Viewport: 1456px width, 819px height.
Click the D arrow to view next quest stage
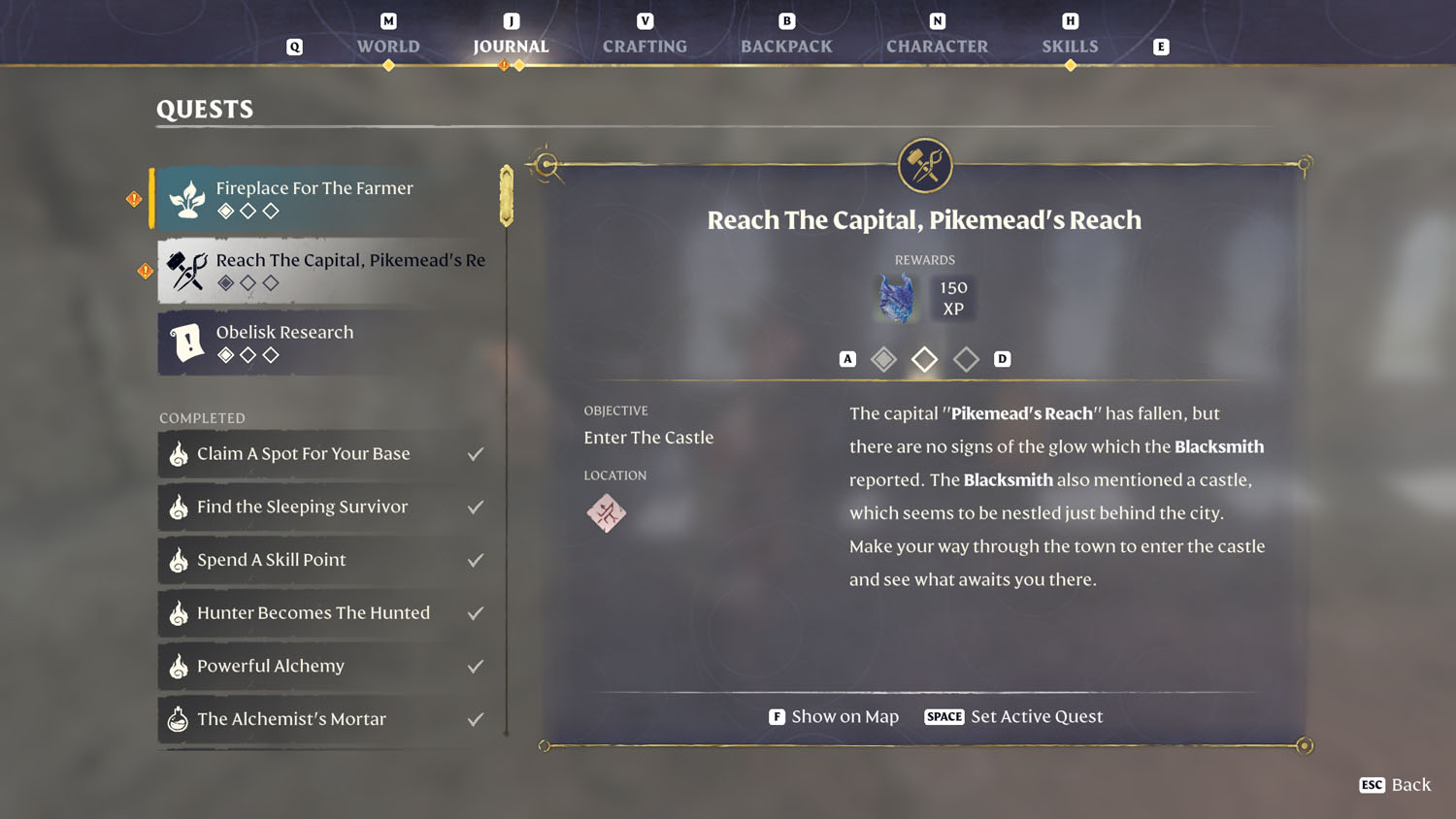tap(1003, 358)
